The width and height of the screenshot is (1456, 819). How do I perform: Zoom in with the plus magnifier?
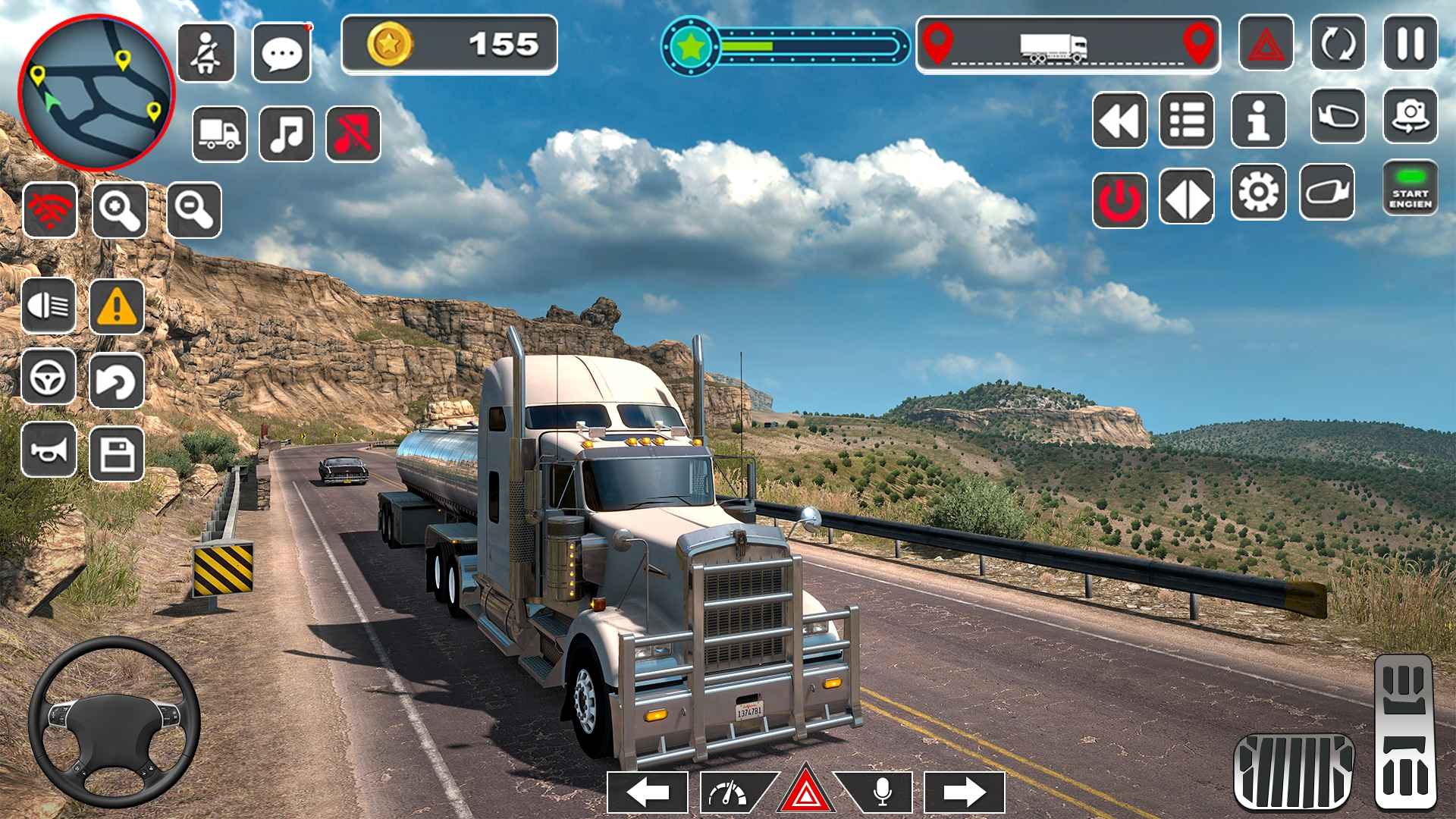coord(120,209)
